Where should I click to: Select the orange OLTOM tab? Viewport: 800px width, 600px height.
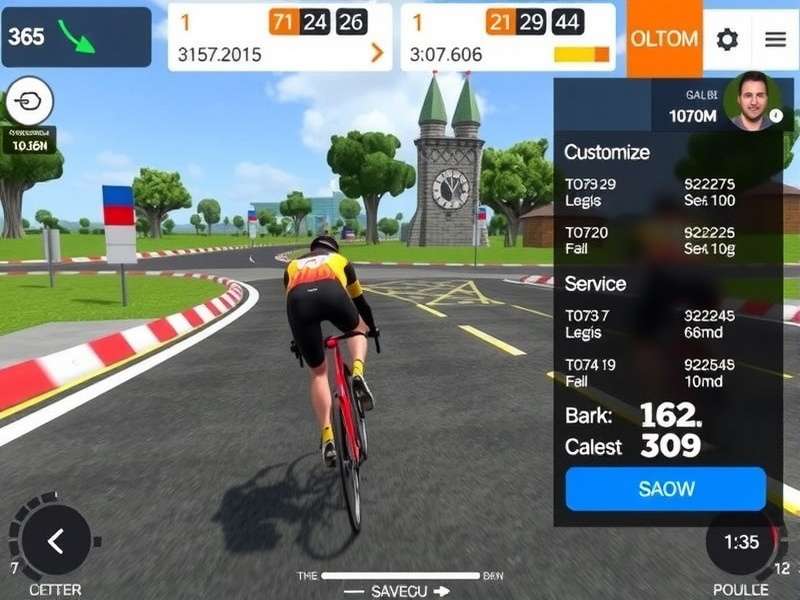[664, 39]
